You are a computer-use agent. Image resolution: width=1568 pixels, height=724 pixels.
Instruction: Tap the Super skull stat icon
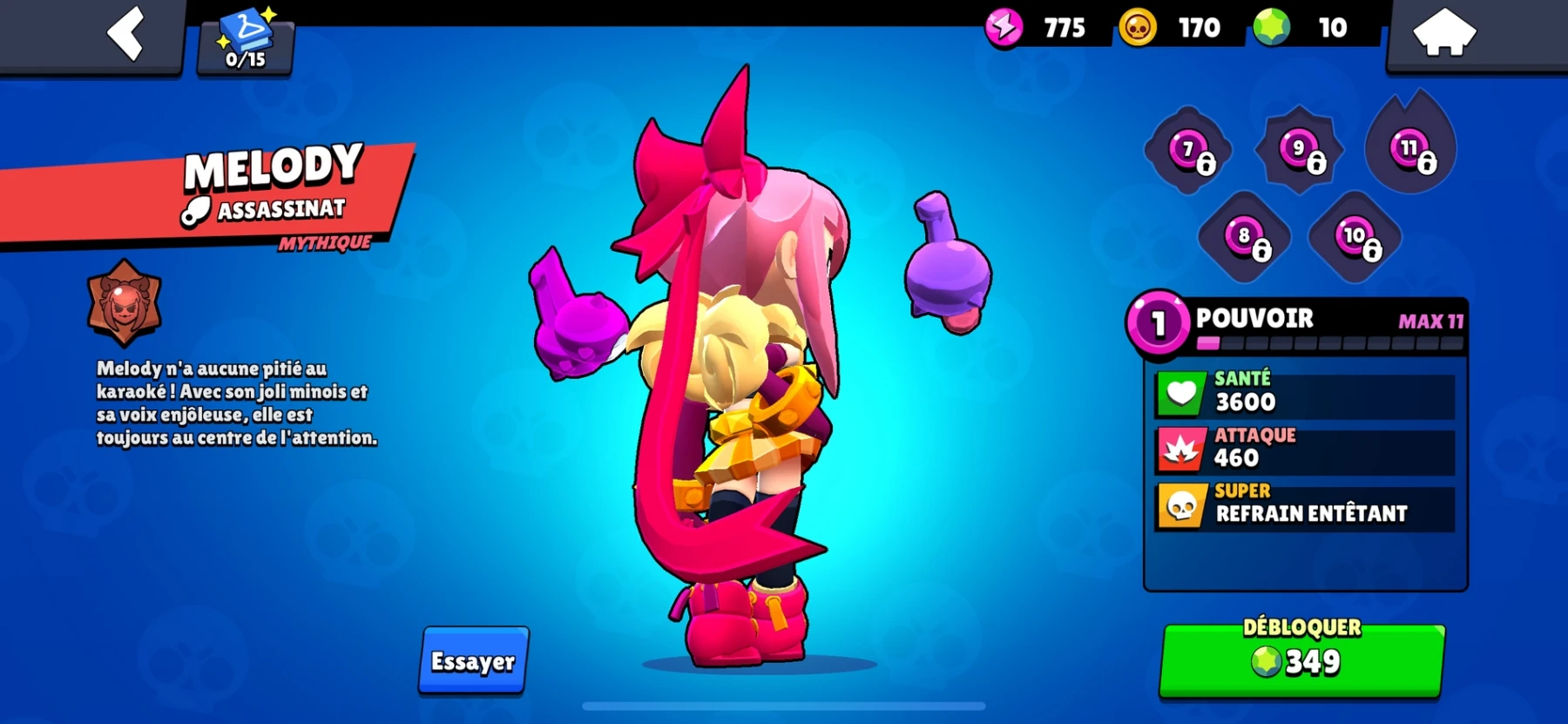pyautogui.click(x=1180, y=505)
